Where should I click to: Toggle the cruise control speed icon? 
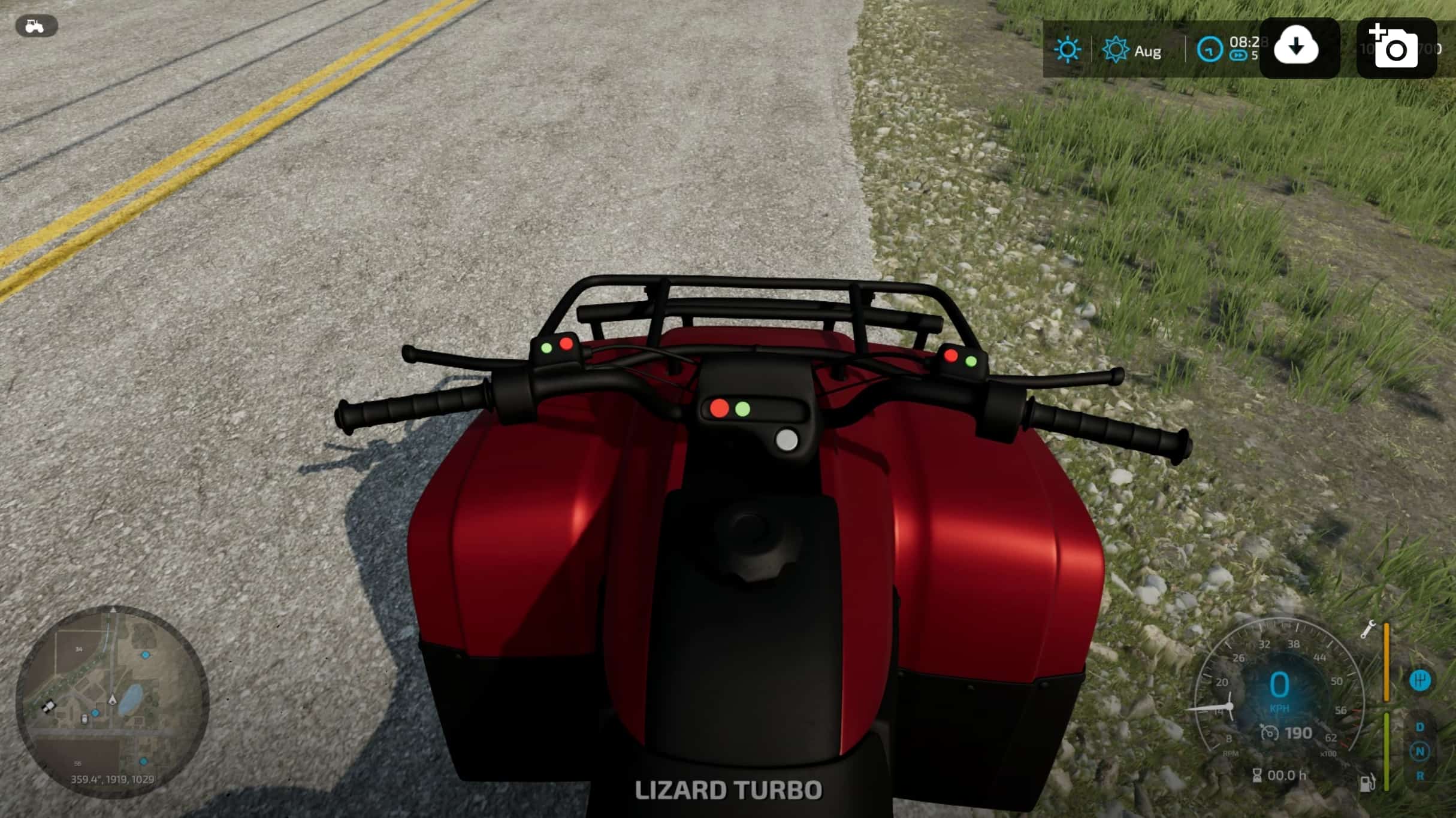[1270, 733]
